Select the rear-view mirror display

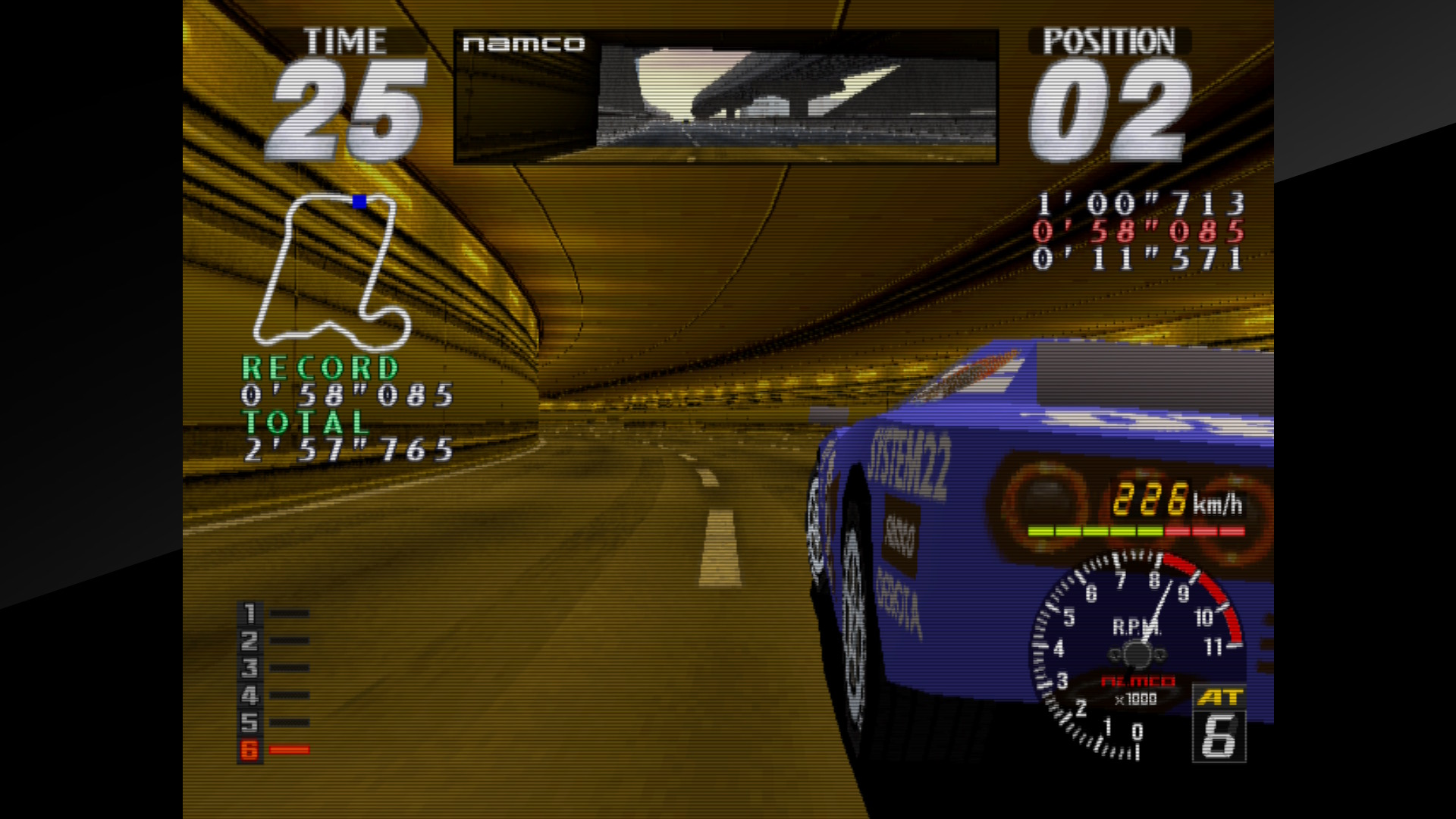(x=726, y=97)
